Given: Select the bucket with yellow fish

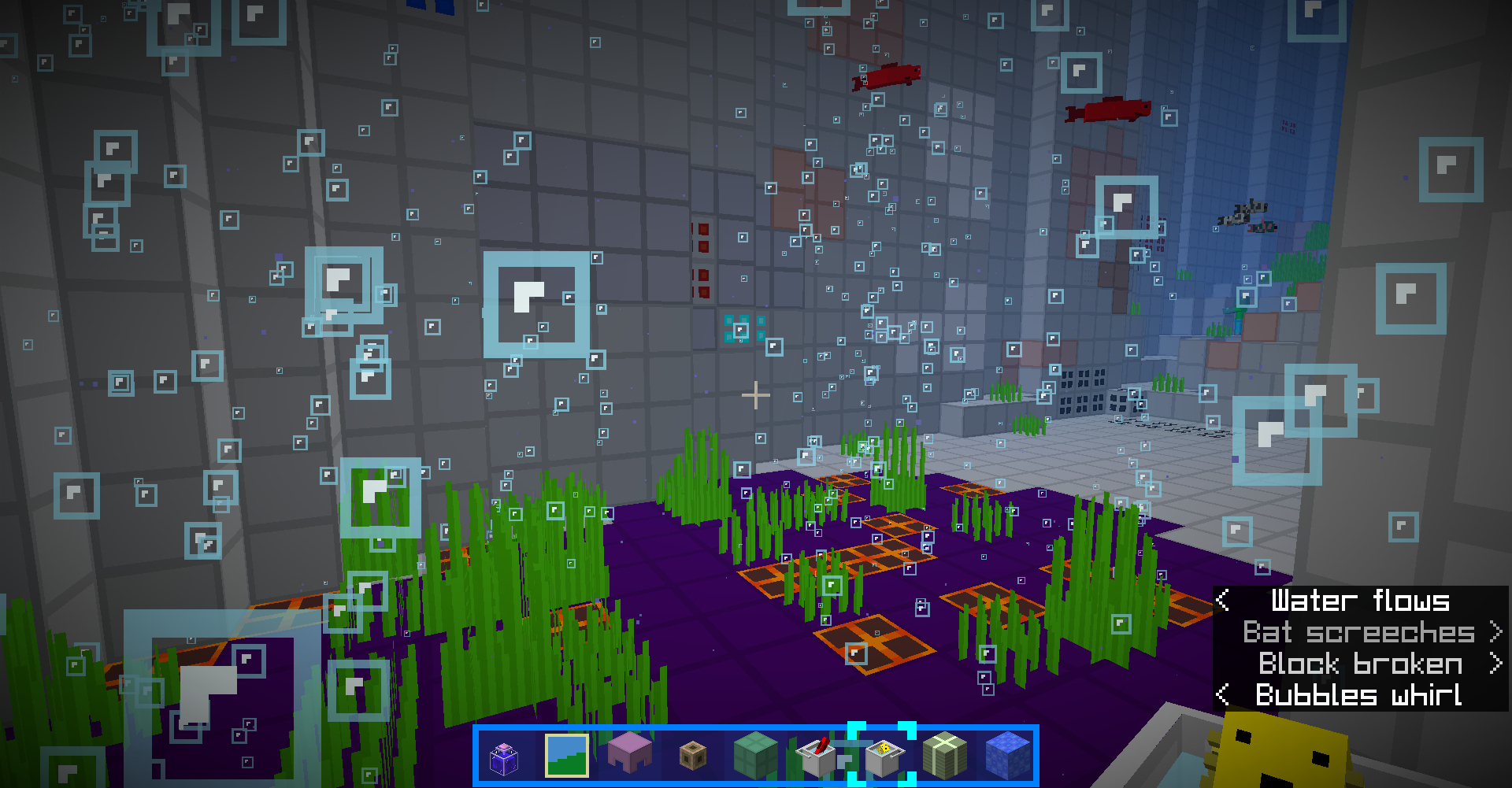Looking at the screenshot, I should pos(883,757).
